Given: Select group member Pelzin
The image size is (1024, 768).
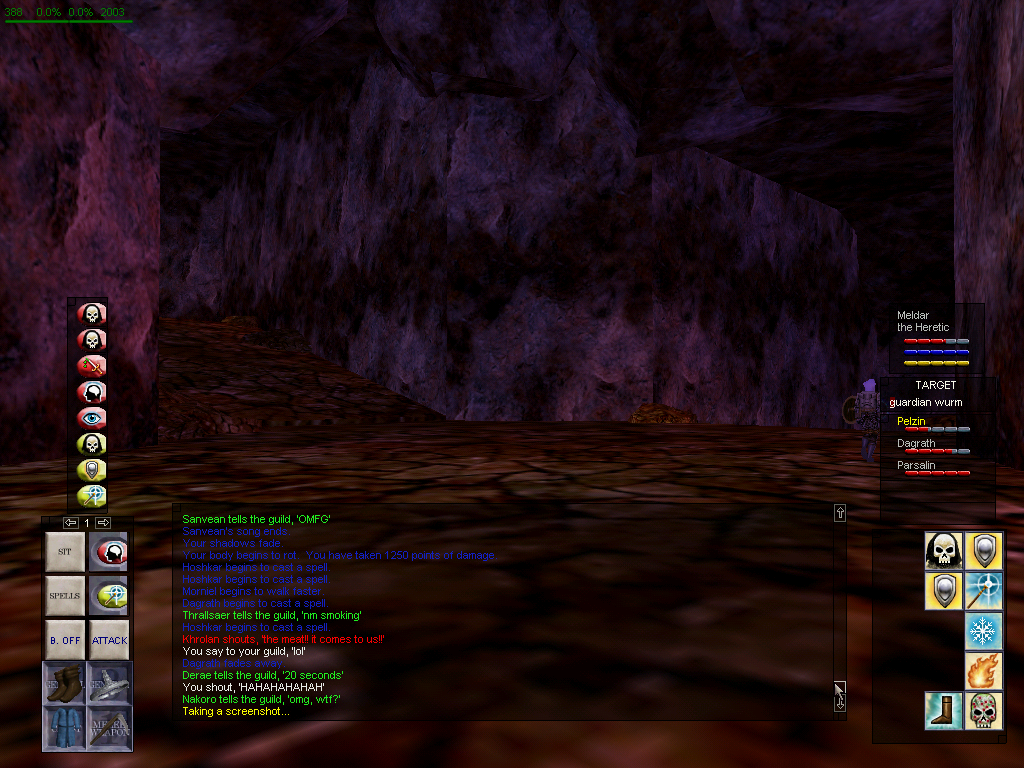Looking at the screenshot, I should [911, 422].
